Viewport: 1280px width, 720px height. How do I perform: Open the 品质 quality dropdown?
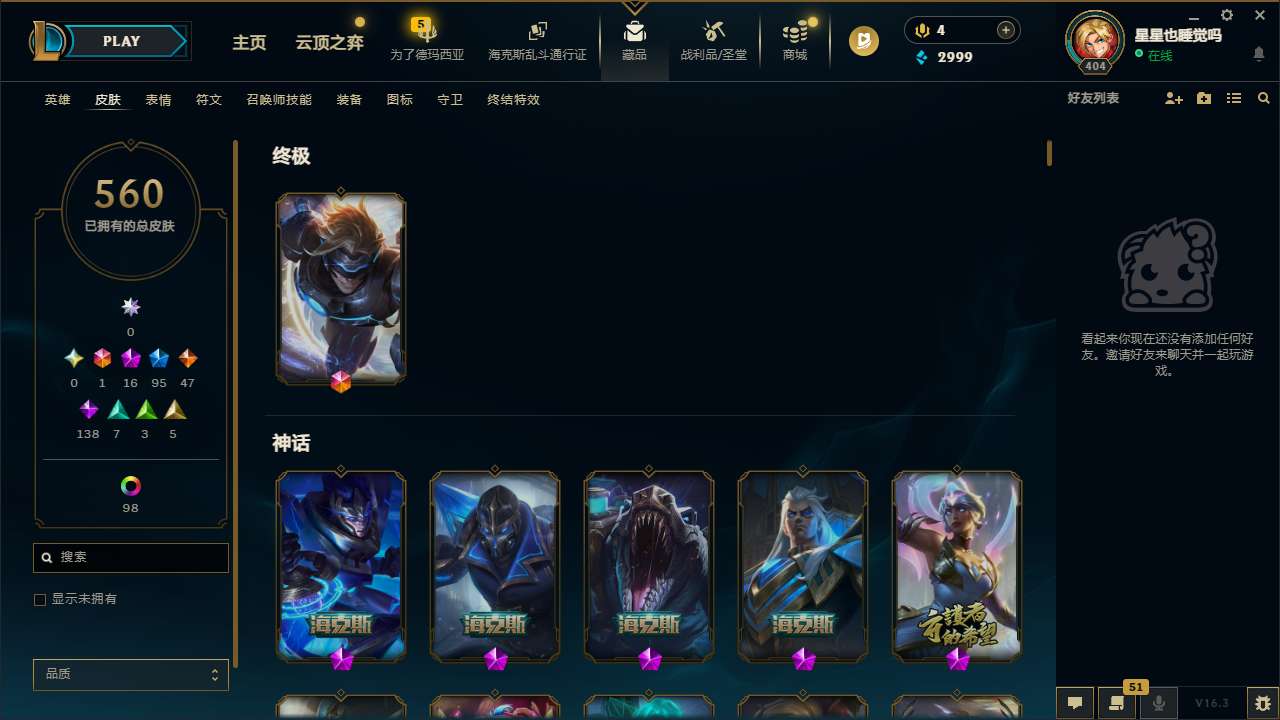130,674
